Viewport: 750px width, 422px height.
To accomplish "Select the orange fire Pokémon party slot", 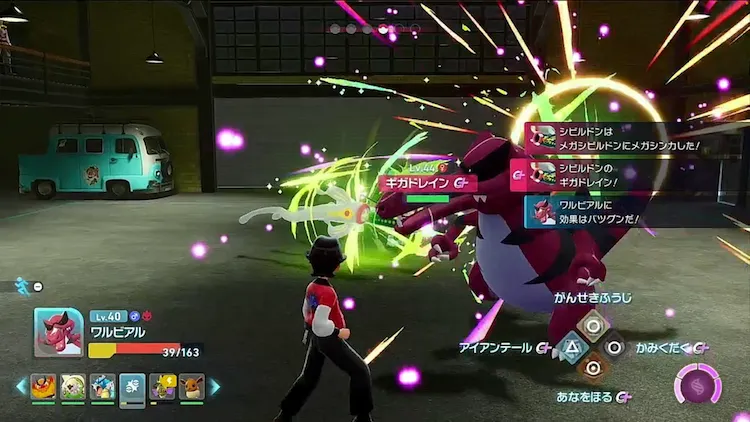I will (x=44, y=386).
